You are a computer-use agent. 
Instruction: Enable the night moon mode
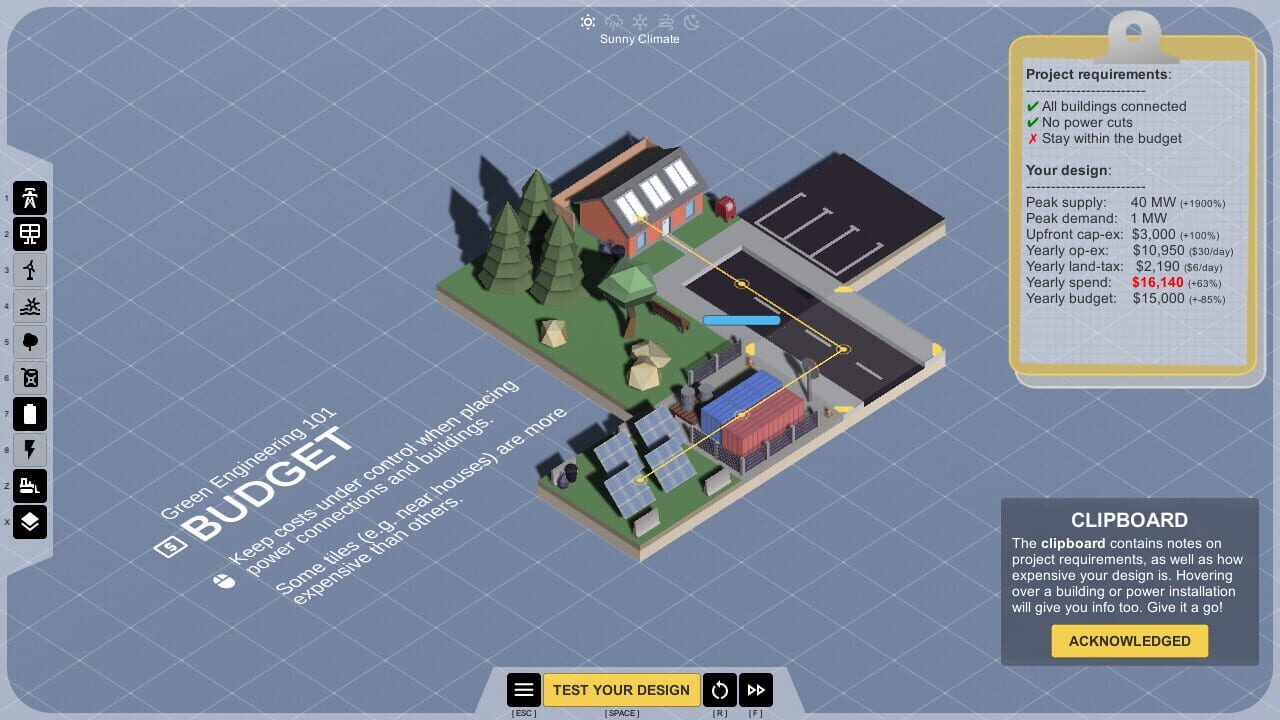(692, 22)
